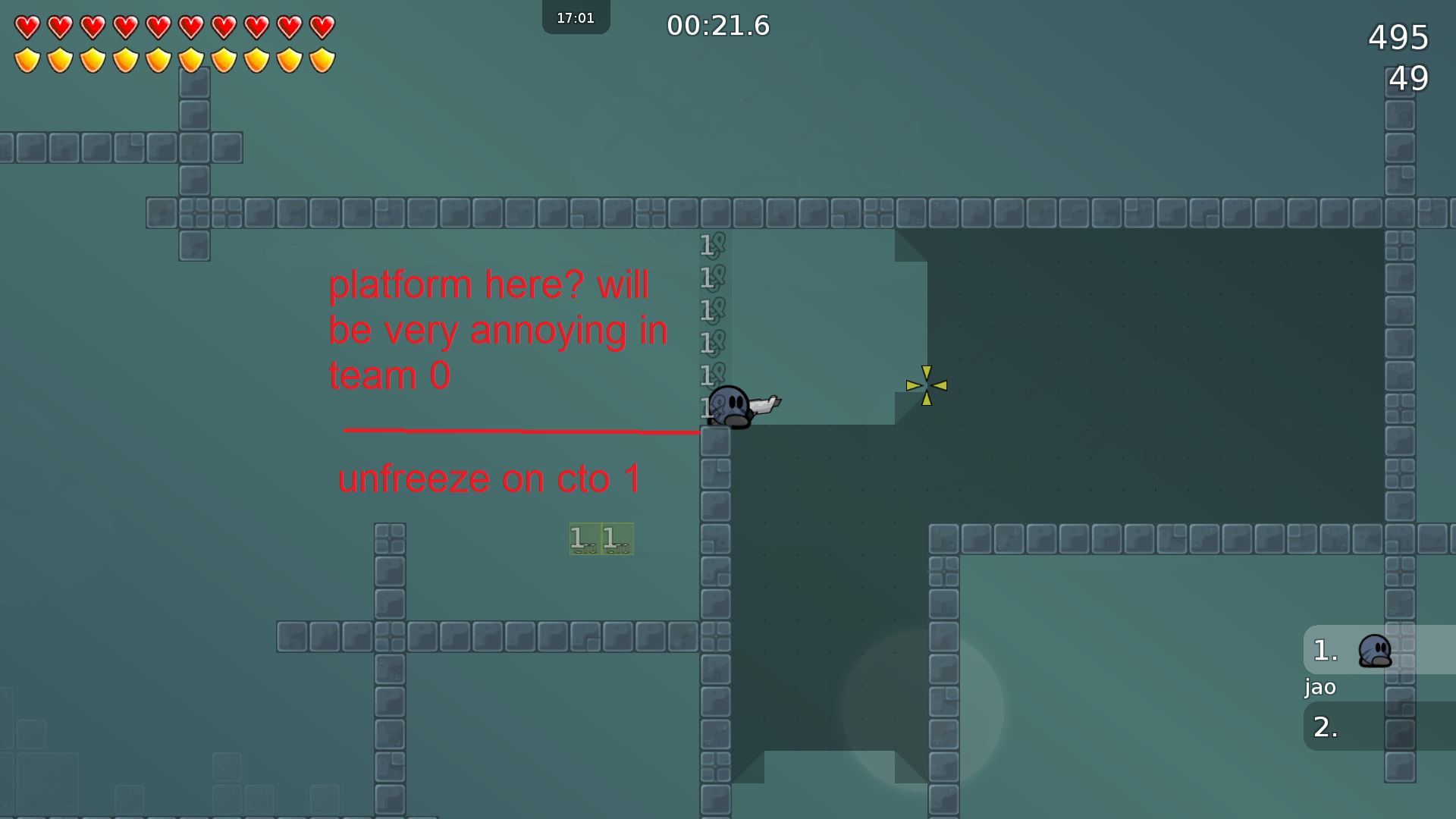
Task: Click the middle heart of the health bar
Action: coord(159,27)
